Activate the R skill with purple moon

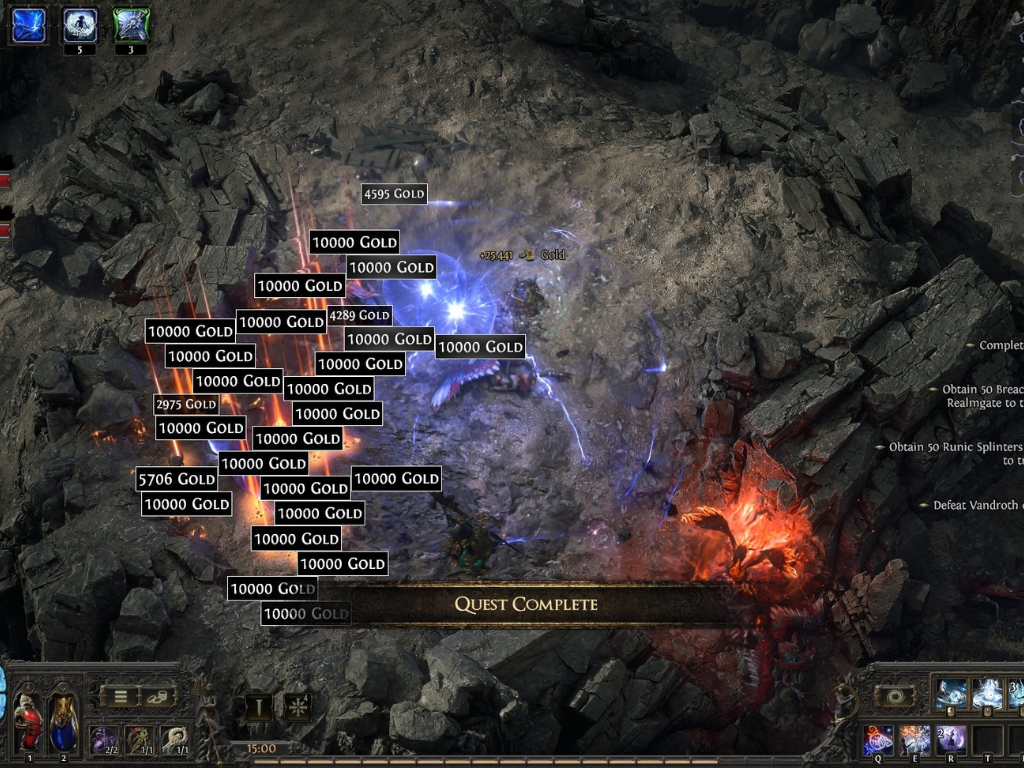(x=949, y=741)
